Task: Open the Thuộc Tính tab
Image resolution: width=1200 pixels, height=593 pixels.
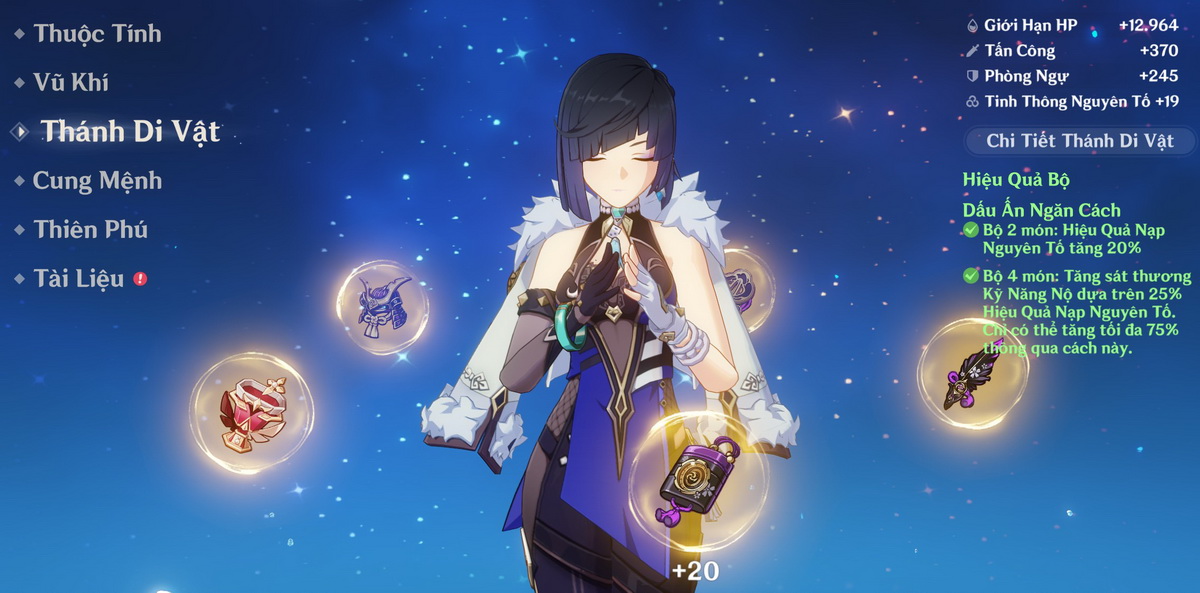Action: 96,34
